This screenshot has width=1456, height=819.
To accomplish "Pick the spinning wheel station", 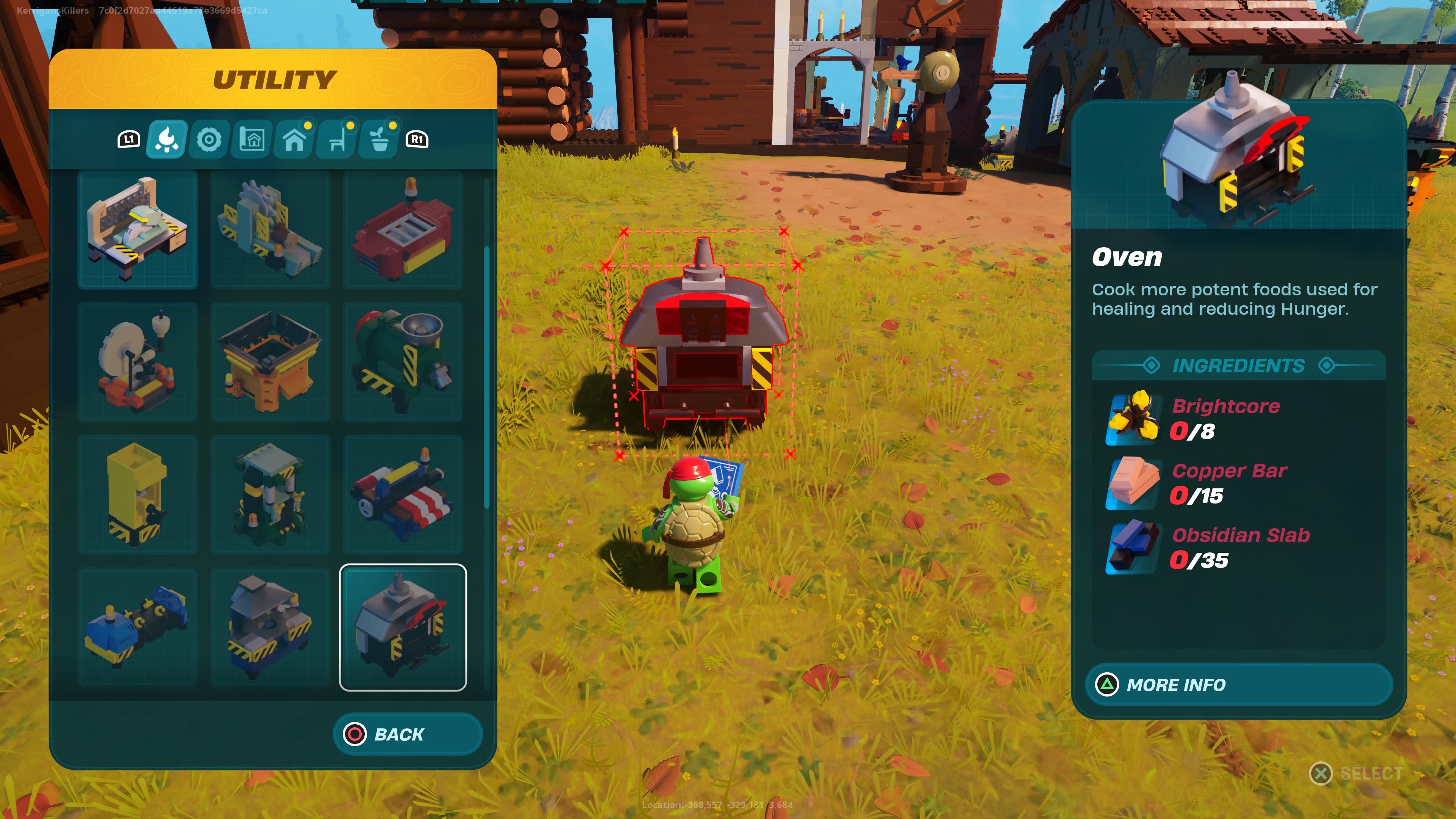I will pos(137,362).
